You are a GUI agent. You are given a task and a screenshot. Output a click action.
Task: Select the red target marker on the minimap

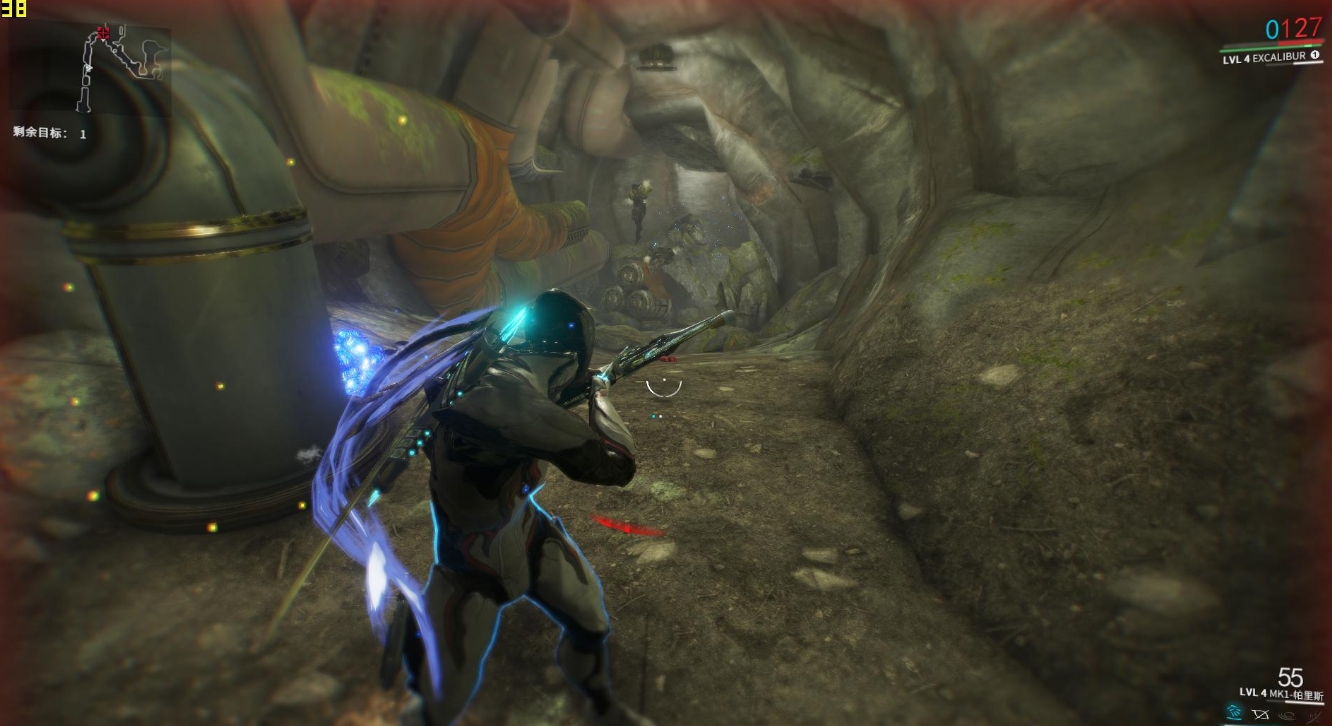tap(103, 33)
